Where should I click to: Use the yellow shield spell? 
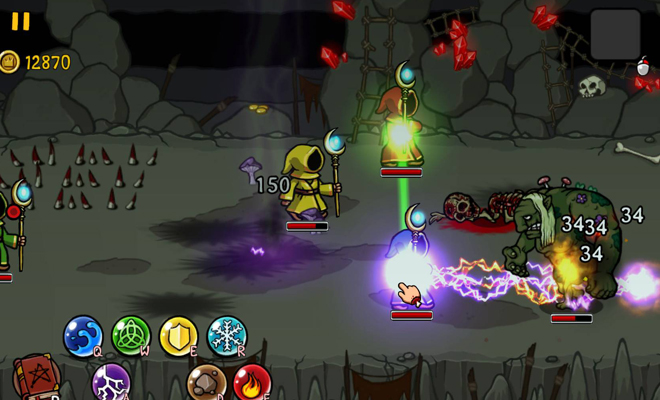tap(179, 335)
